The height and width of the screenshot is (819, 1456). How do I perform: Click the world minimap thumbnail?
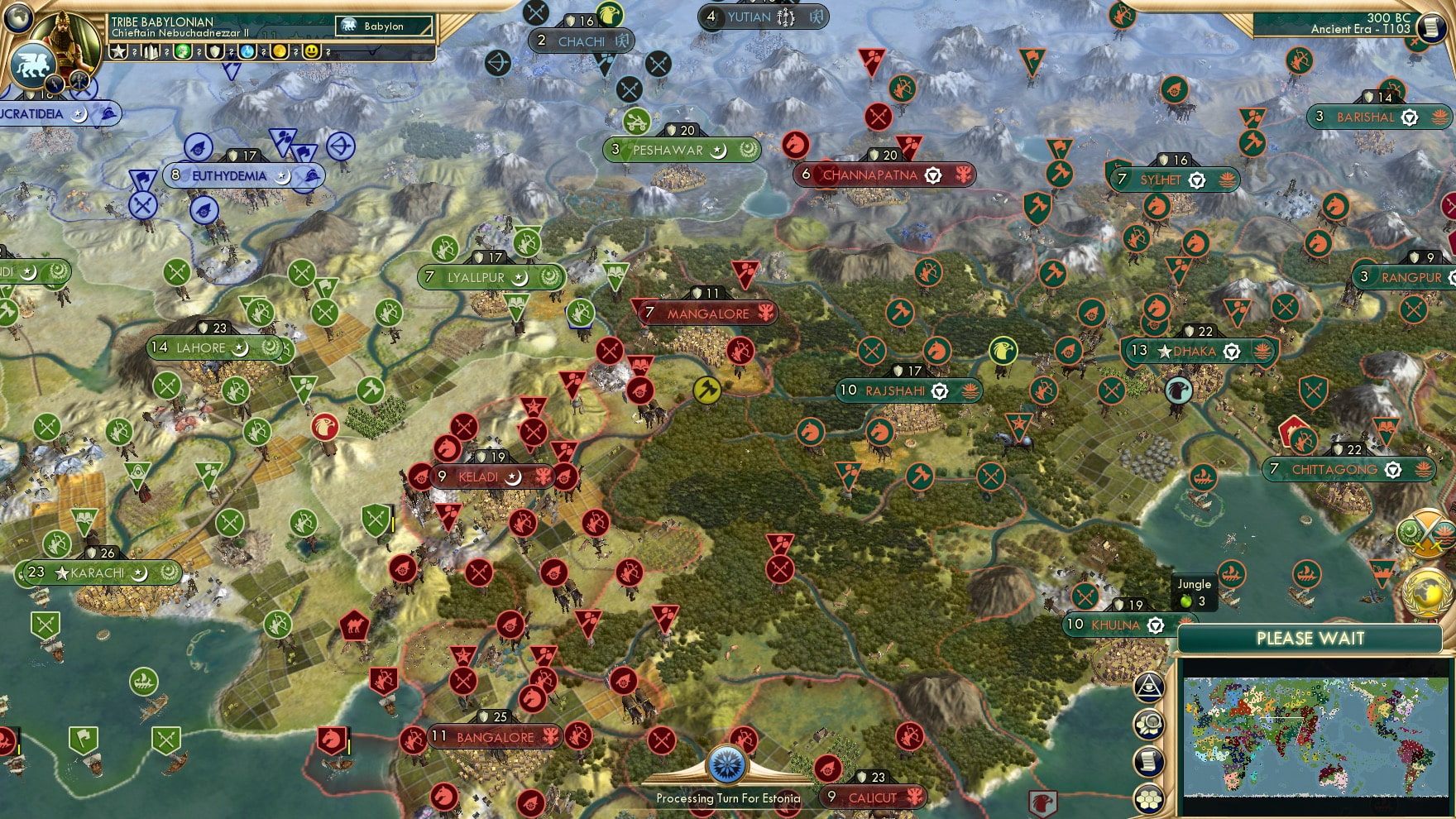tap(1315, 736)
